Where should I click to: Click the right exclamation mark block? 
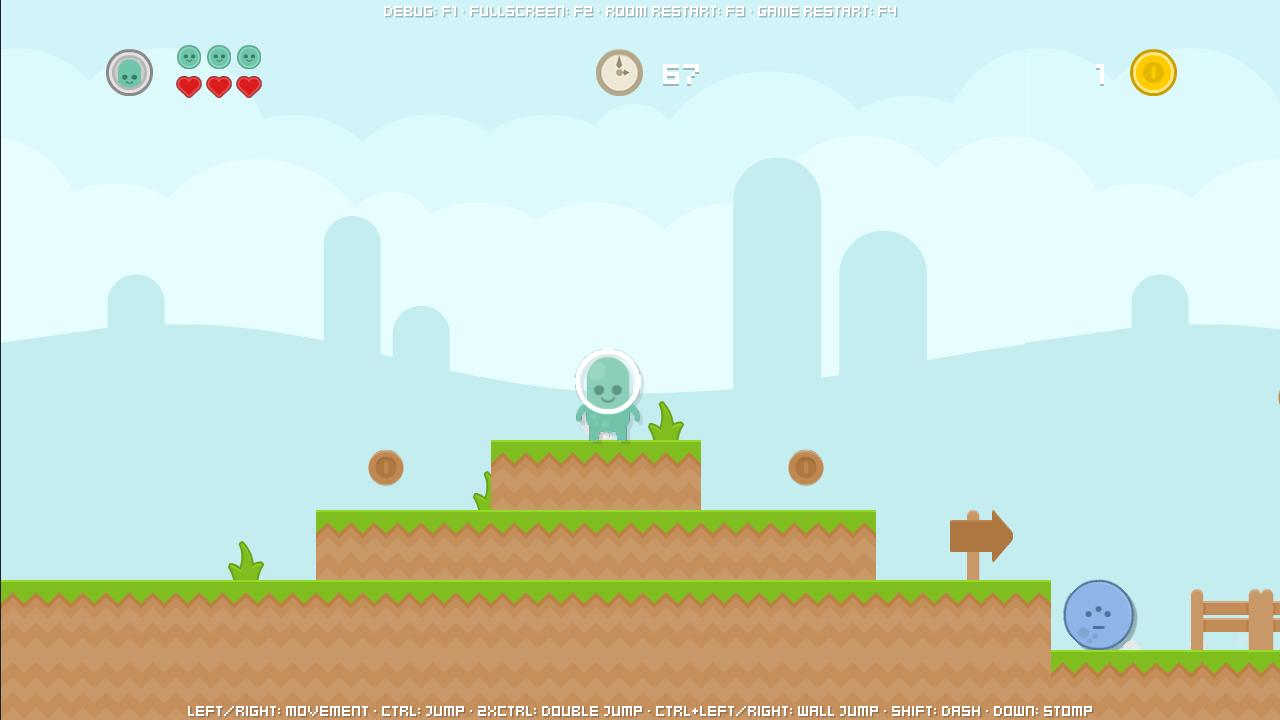(x=807, y=466)
